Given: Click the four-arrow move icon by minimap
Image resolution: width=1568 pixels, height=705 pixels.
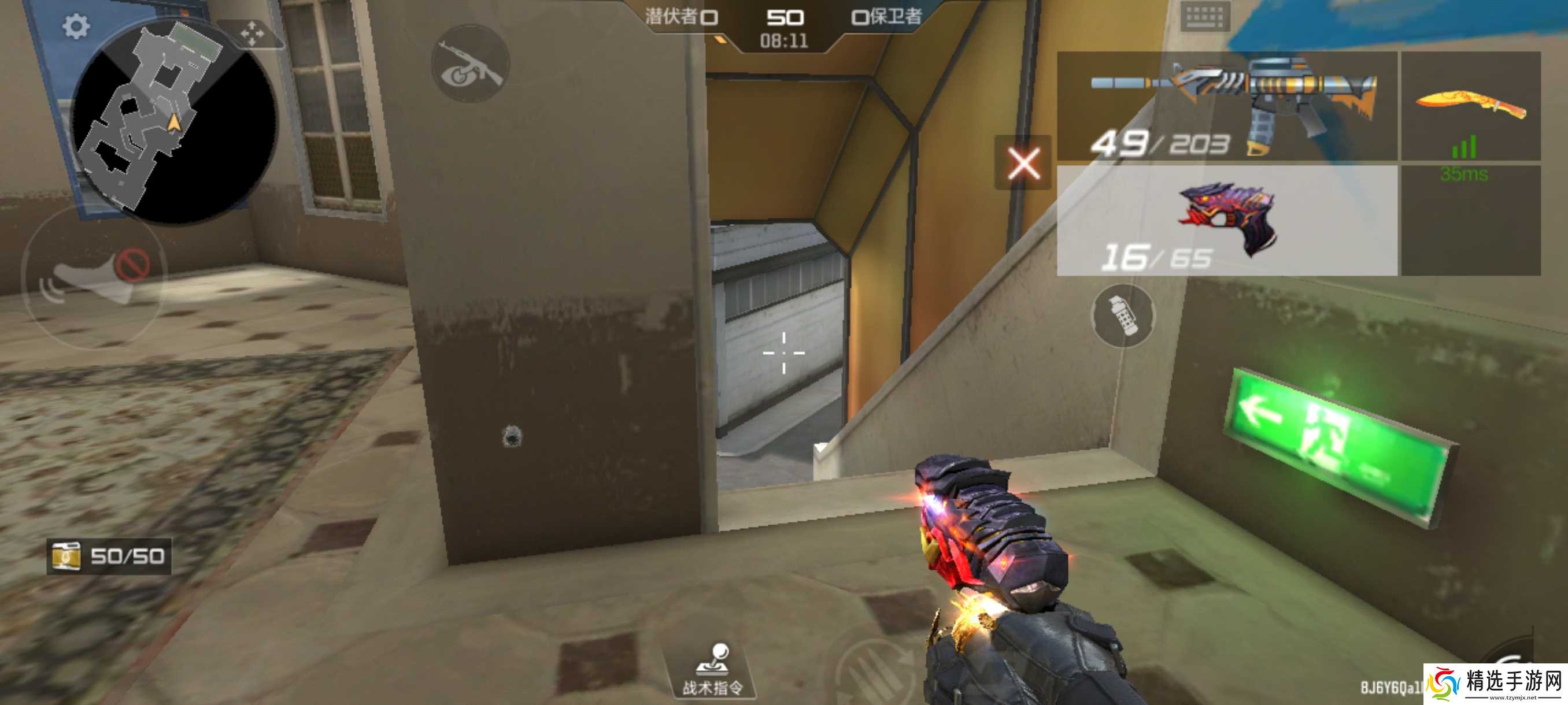Looking at the screenshot, I should click(252, 34).
